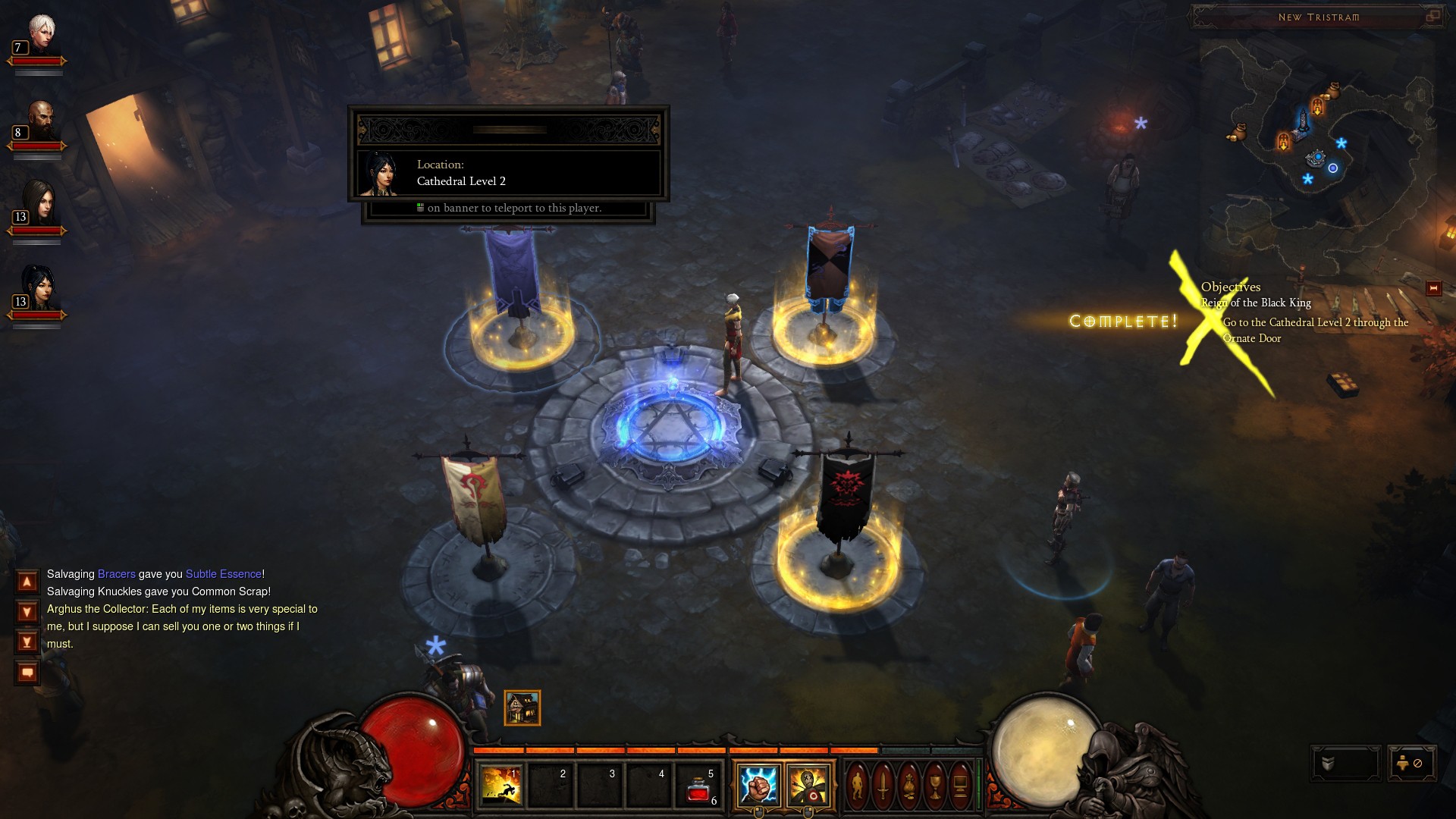Select the voodoo doll secondary skill
This screenshot has width=1456, height=819.
(808, 785)
